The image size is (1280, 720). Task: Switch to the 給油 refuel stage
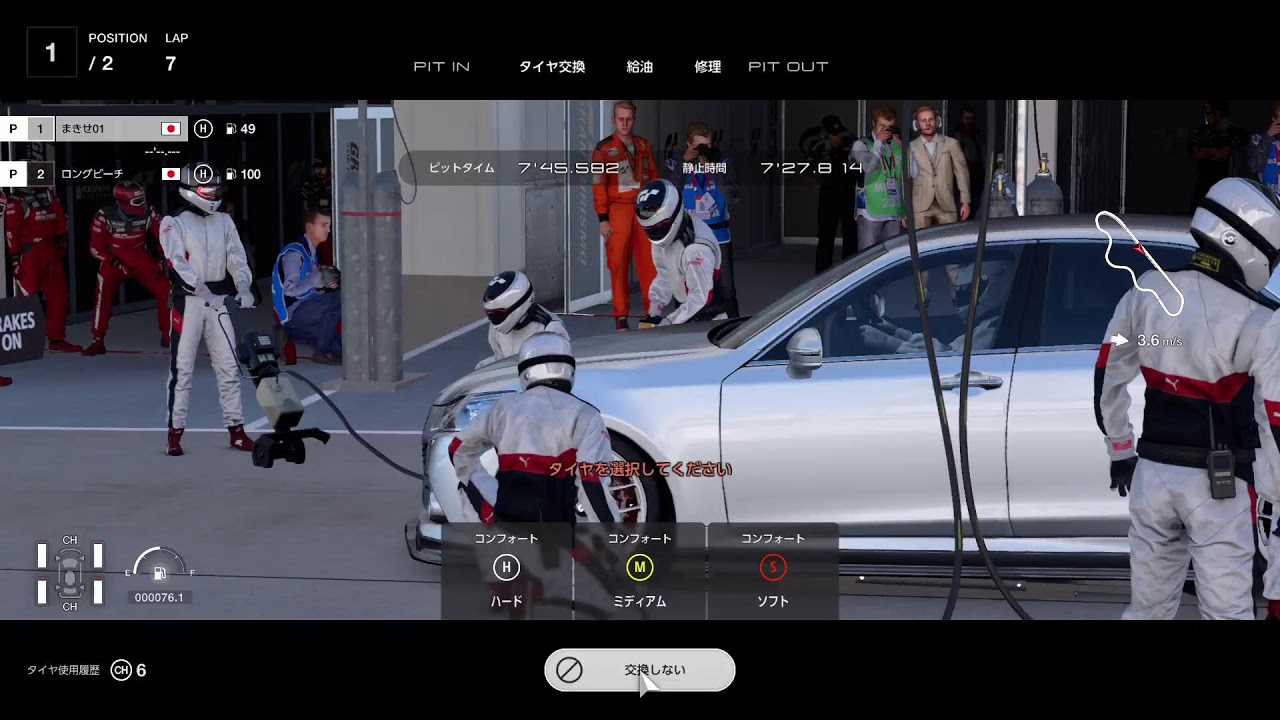point(640,67)
